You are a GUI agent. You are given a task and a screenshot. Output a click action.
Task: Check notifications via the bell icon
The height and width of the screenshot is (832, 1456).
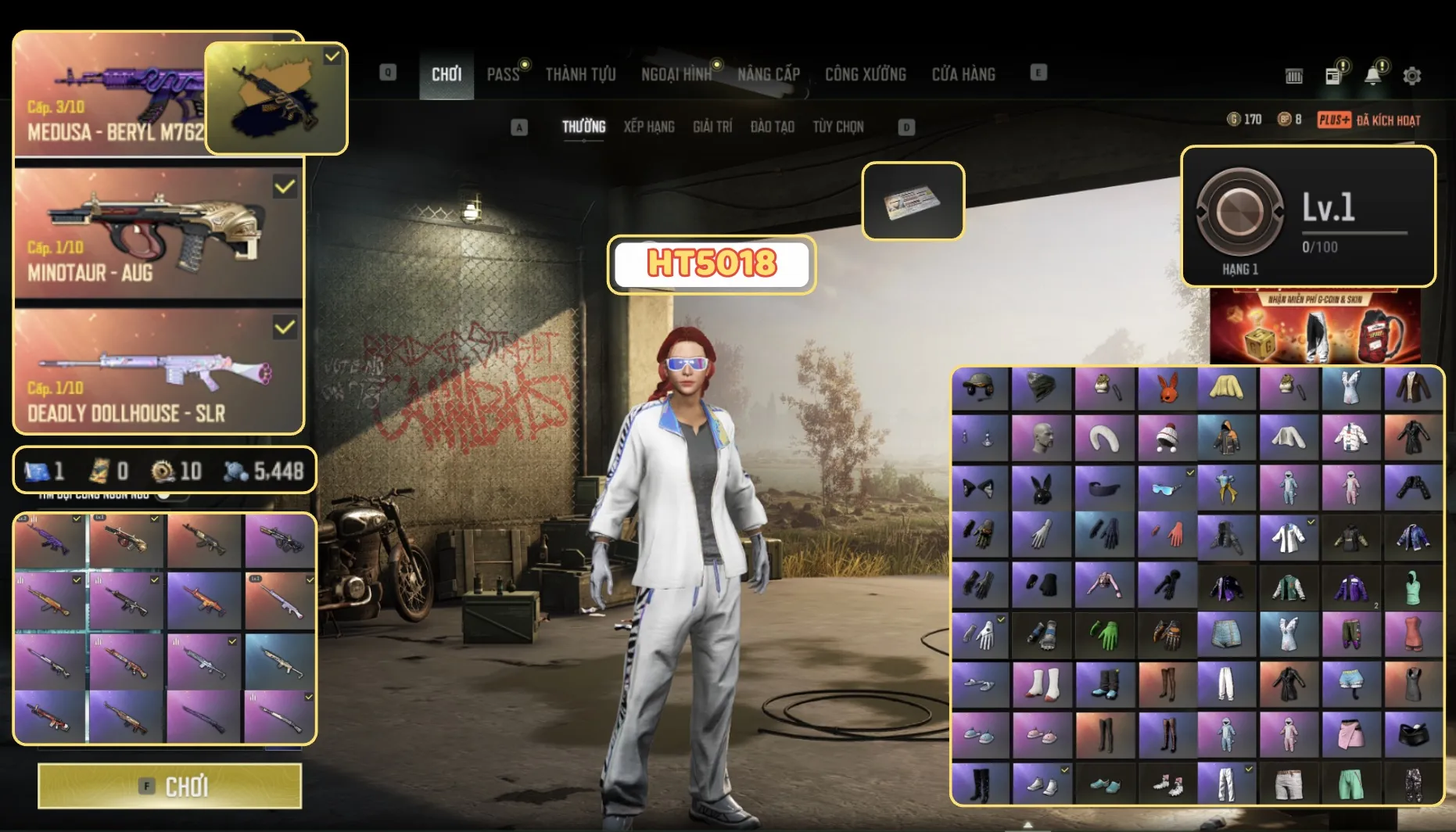click(1372, 76)
